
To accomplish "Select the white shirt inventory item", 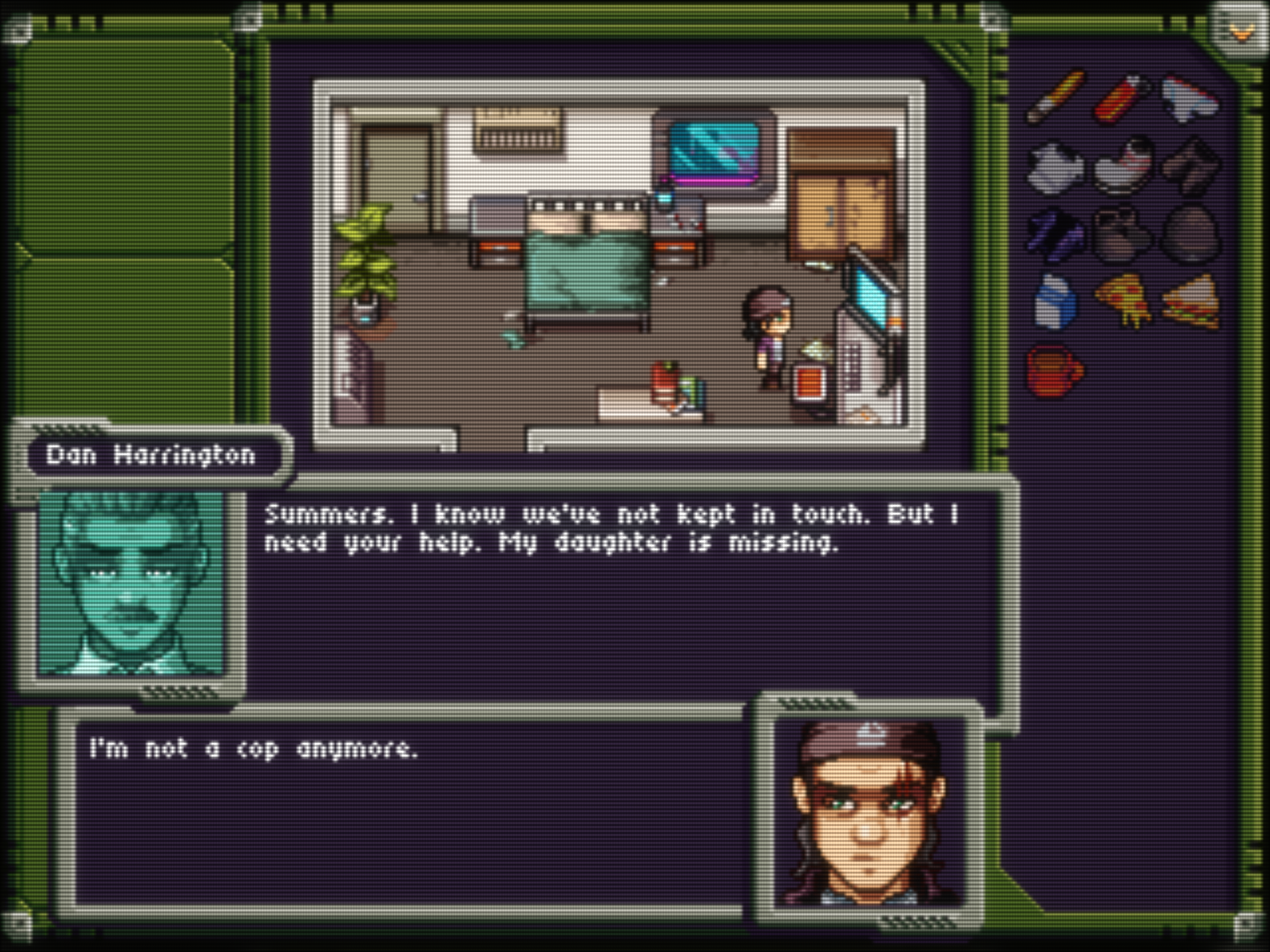I will coord(1056,167).
